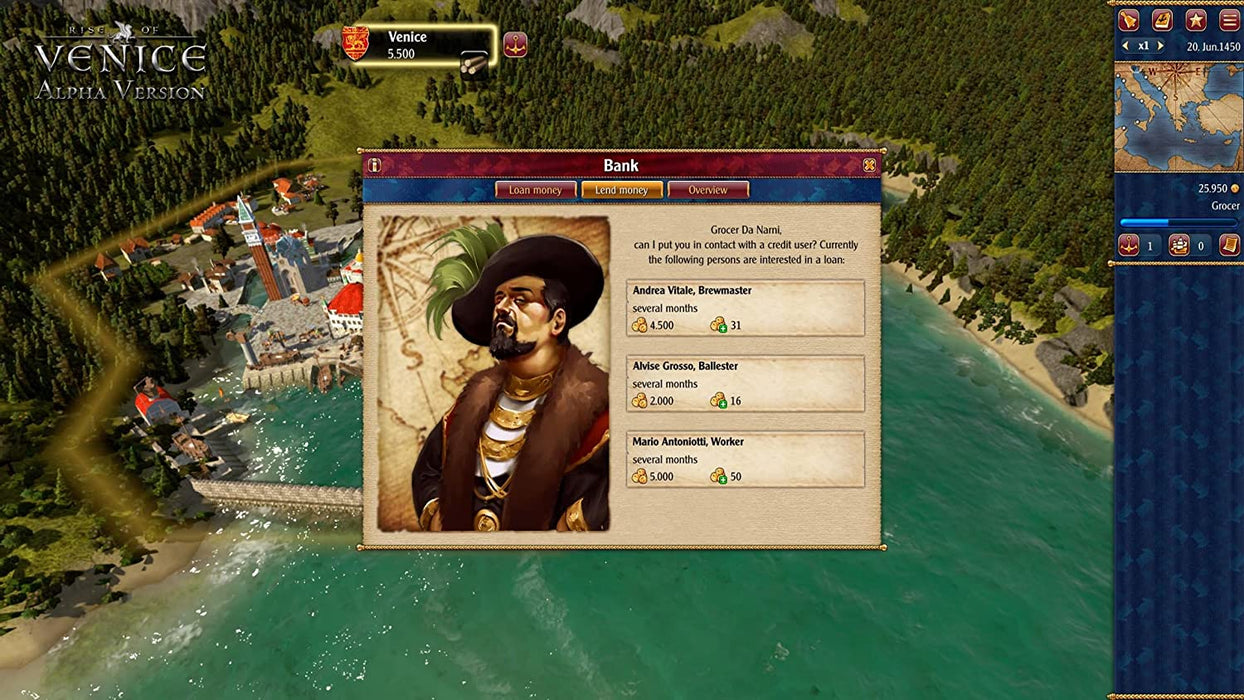
Task: Show the bank Overview tab
Action: 707,190
